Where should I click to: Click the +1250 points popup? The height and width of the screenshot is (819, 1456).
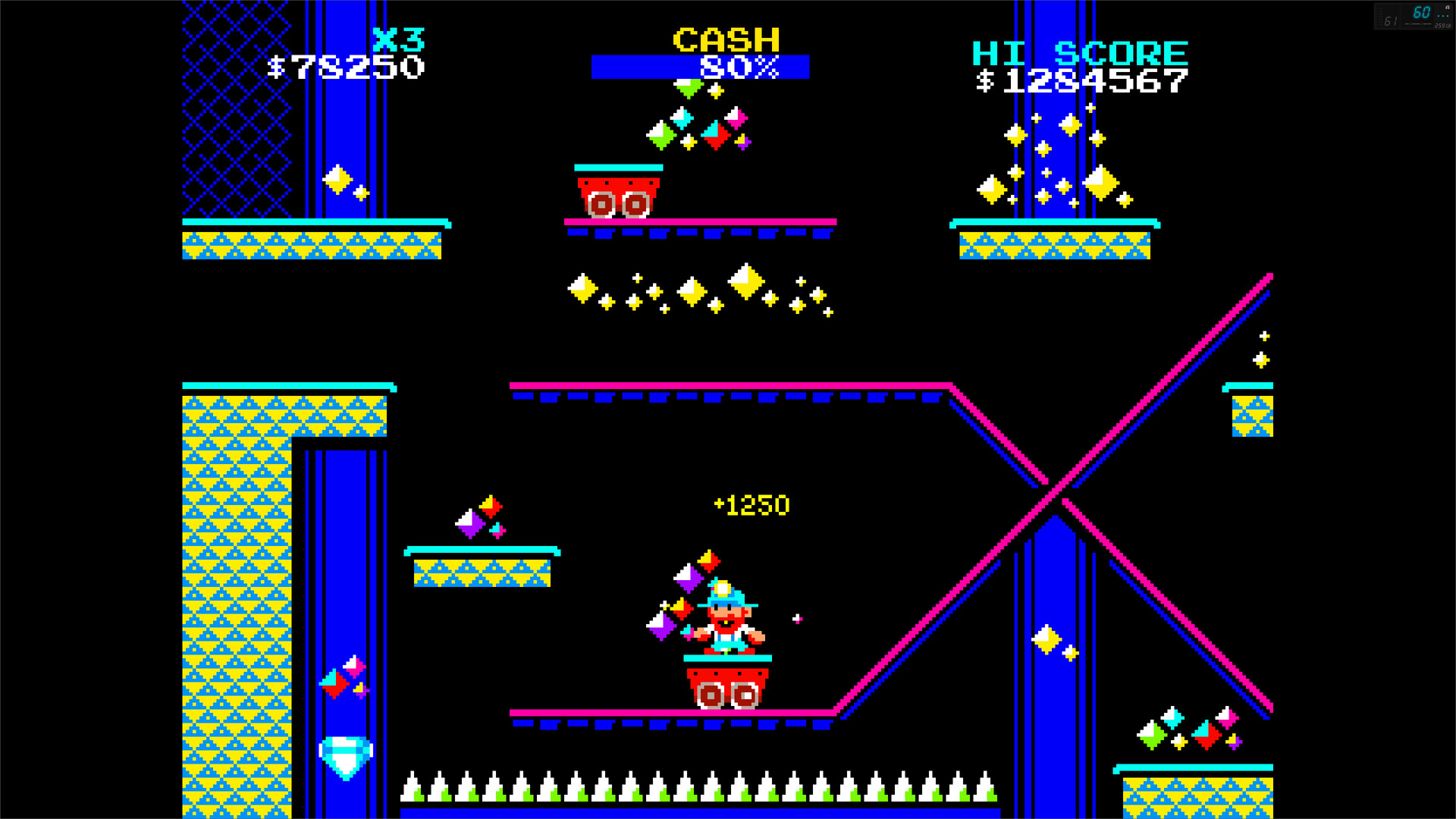click(x=752, y=504)
